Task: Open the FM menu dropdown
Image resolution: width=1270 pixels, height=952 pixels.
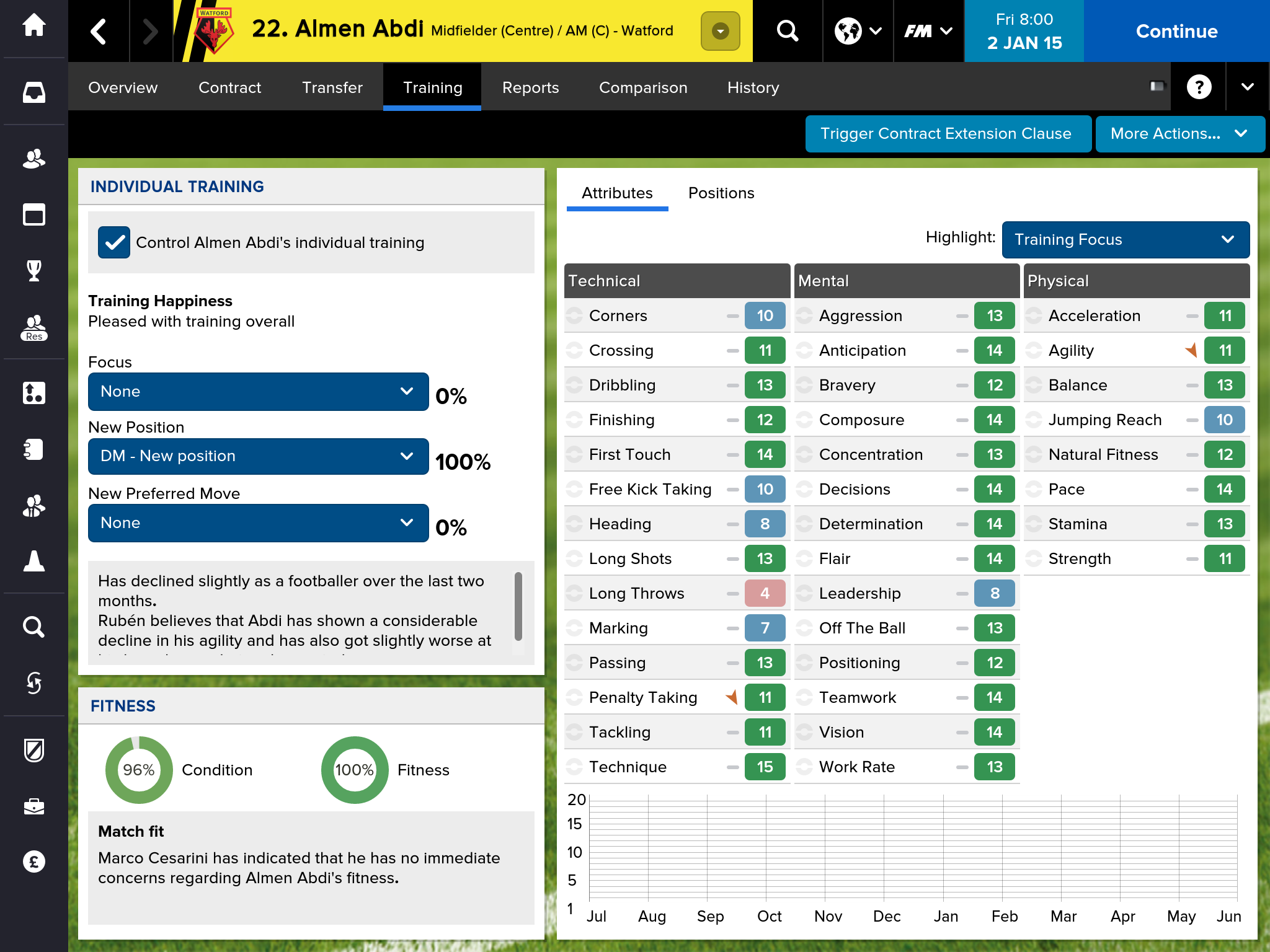Action: point(928,31)
